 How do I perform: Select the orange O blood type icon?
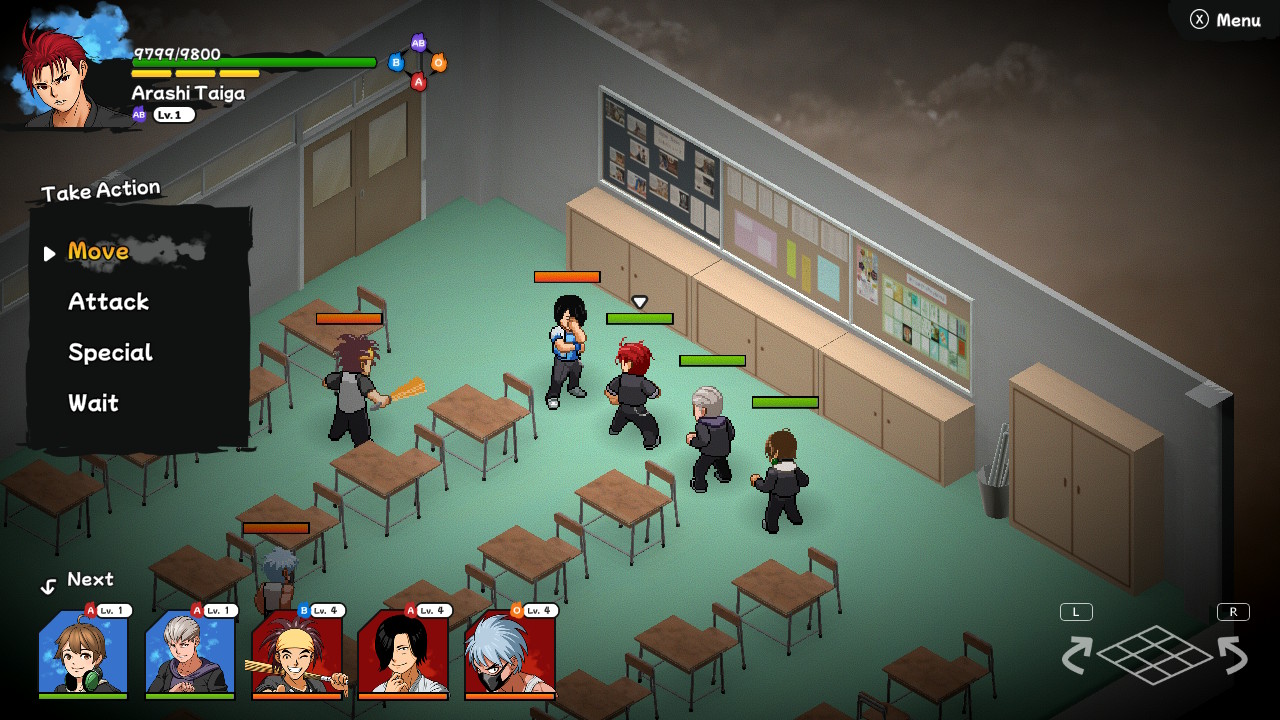click(439, 62)
